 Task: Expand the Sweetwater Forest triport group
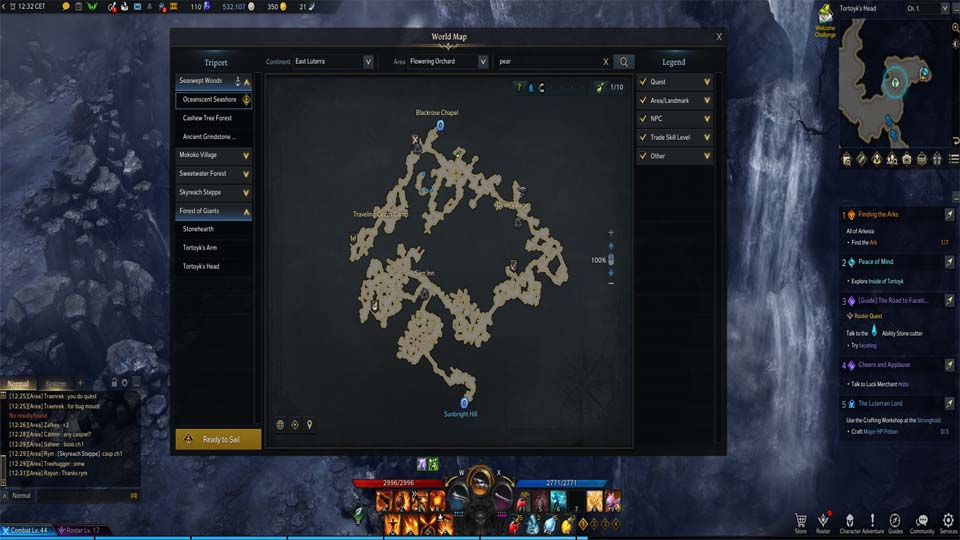click(214, 174)
